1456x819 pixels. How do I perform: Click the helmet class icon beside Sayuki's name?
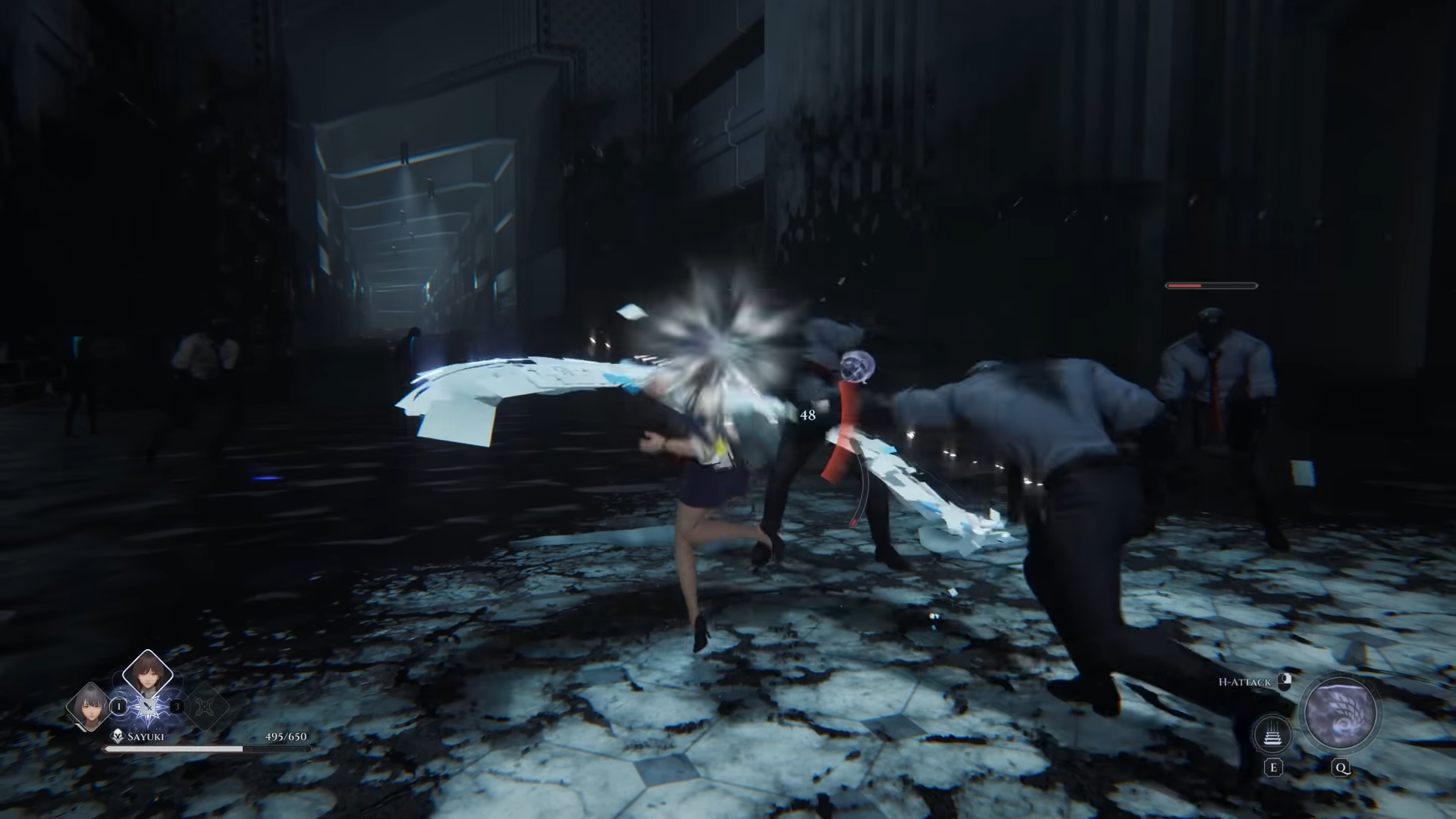[118, 736]
